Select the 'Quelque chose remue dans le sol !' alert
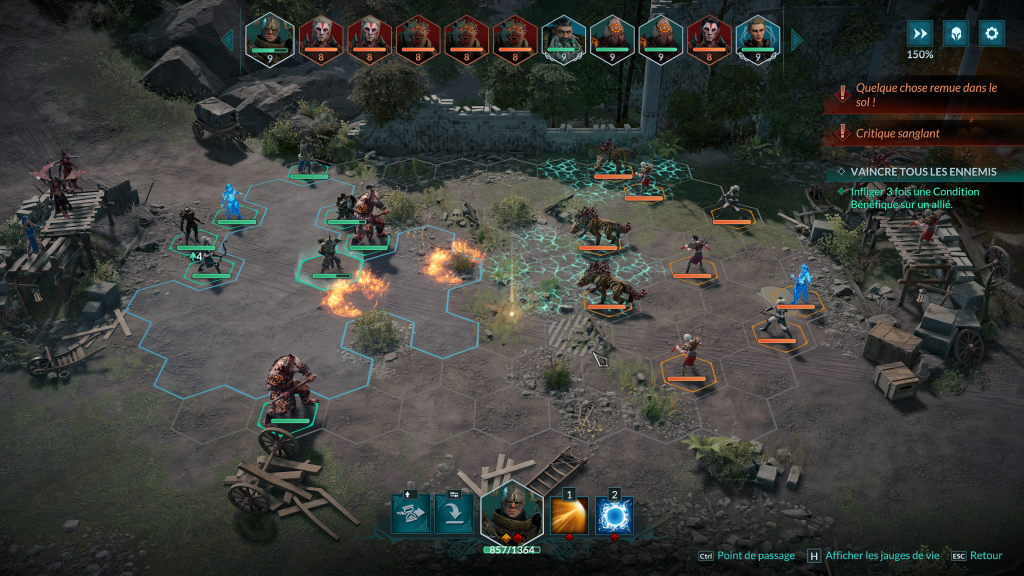Screen dimensions: 1024x576 pos(924,94)
